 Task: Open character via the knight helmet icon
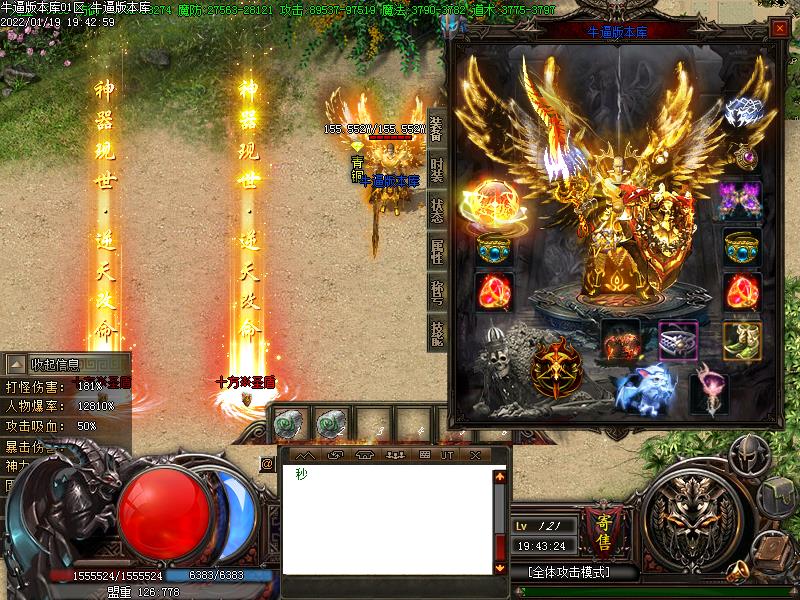click(746, 456)
